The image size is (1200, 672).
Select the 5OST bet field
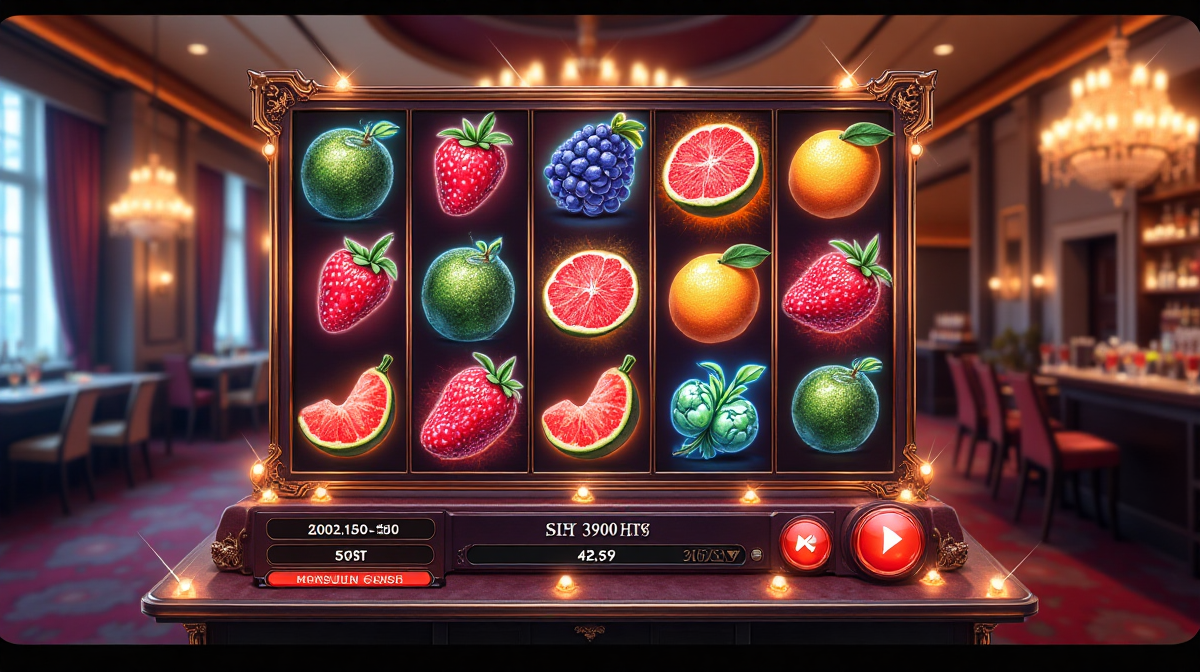350,554
